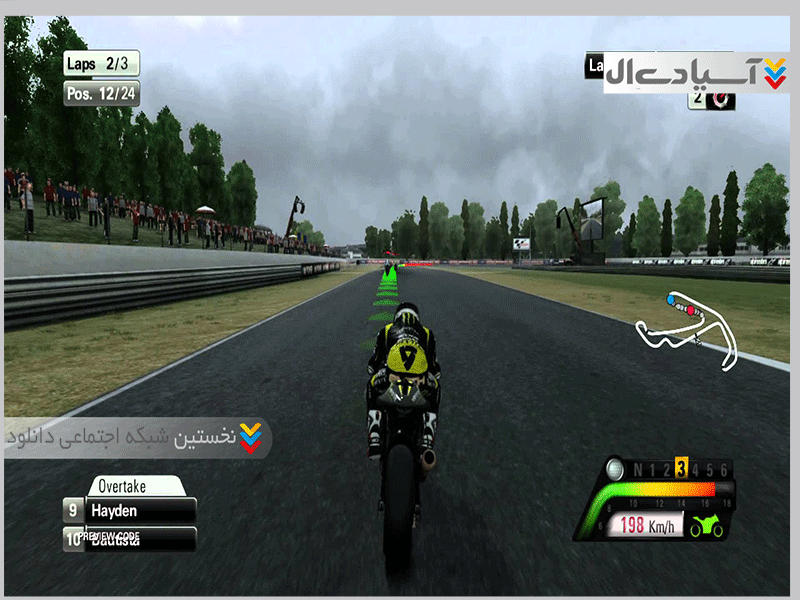Screen dimensions: 800x600
Task: Click the highlighted gear 3 indicator
Action: pyautogui.click(x=680, y=469)
